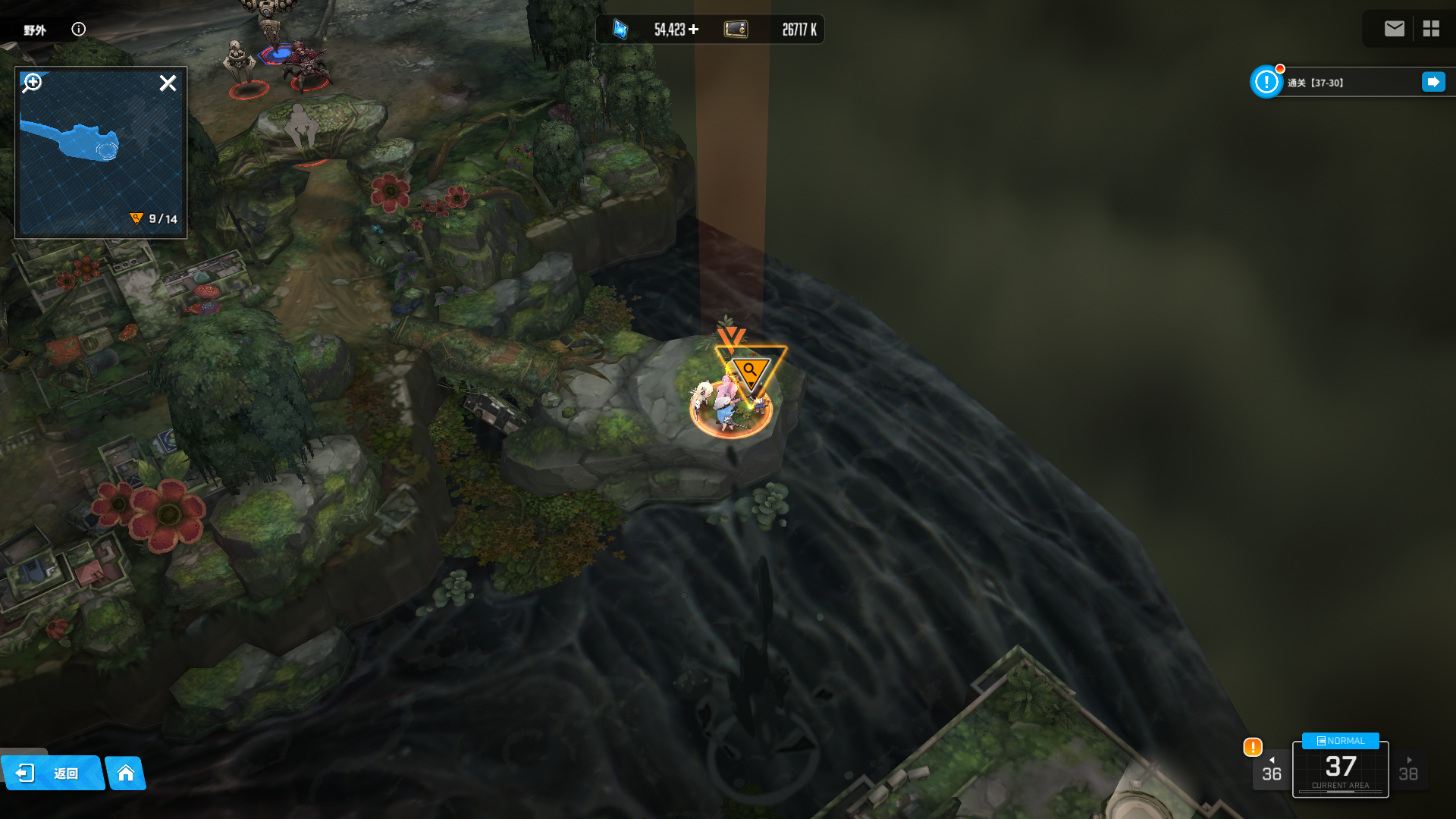Screen dimensions: 1456x819
Task: Return with the blue back button
Action: 52,773
